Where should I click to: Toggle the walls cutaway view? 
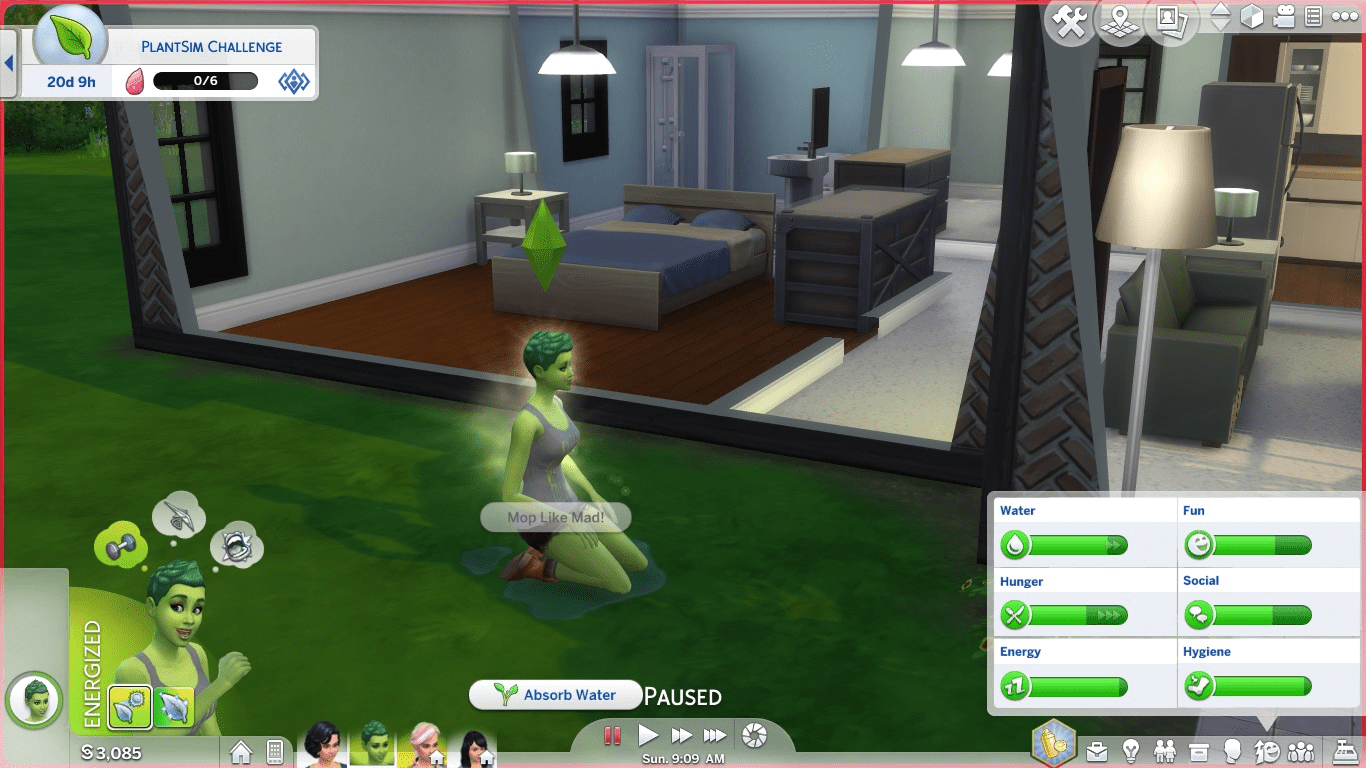1252,18
